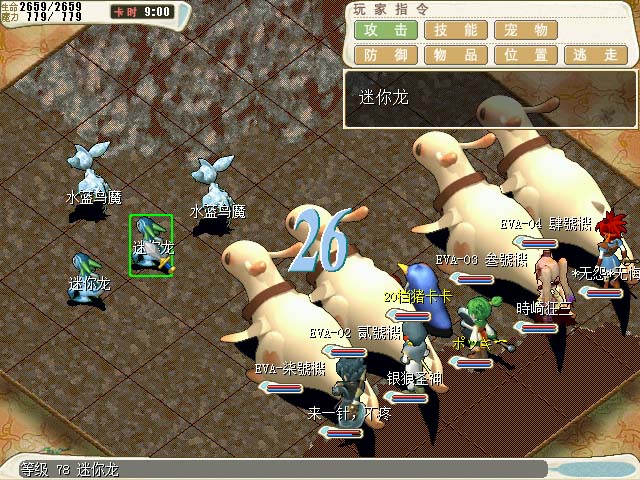Choose the 防御 (Defend) command

[385, 56]
